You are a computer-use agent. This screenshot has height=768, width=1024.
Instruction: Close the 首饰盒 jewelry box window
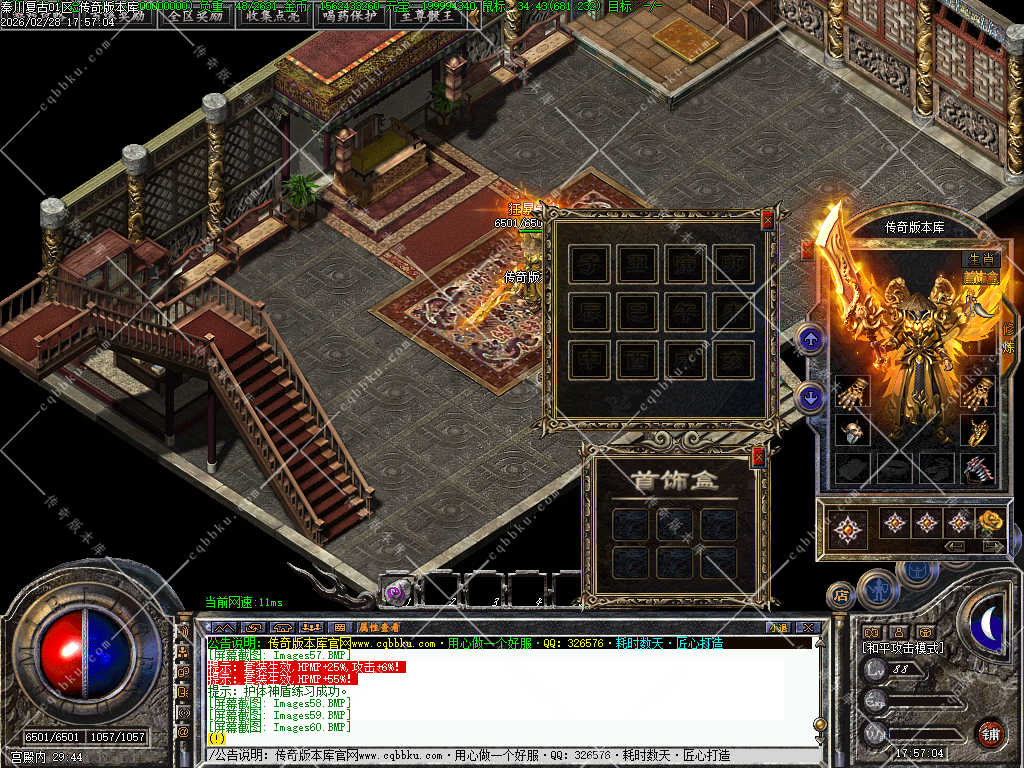758,458
